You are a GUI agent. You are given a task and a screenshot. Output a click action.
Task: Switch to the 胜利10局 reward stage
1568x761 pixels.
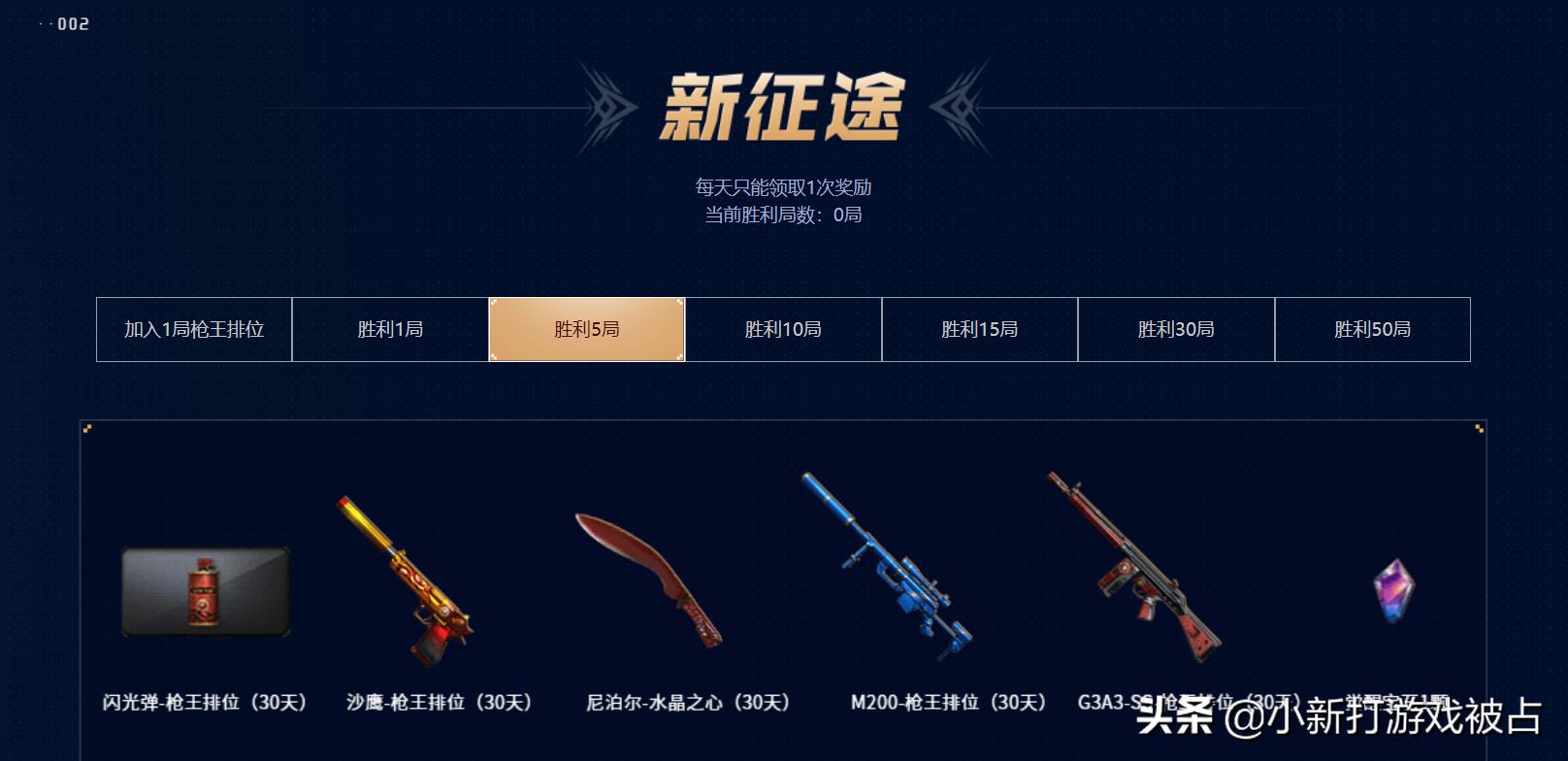(783, 329)
